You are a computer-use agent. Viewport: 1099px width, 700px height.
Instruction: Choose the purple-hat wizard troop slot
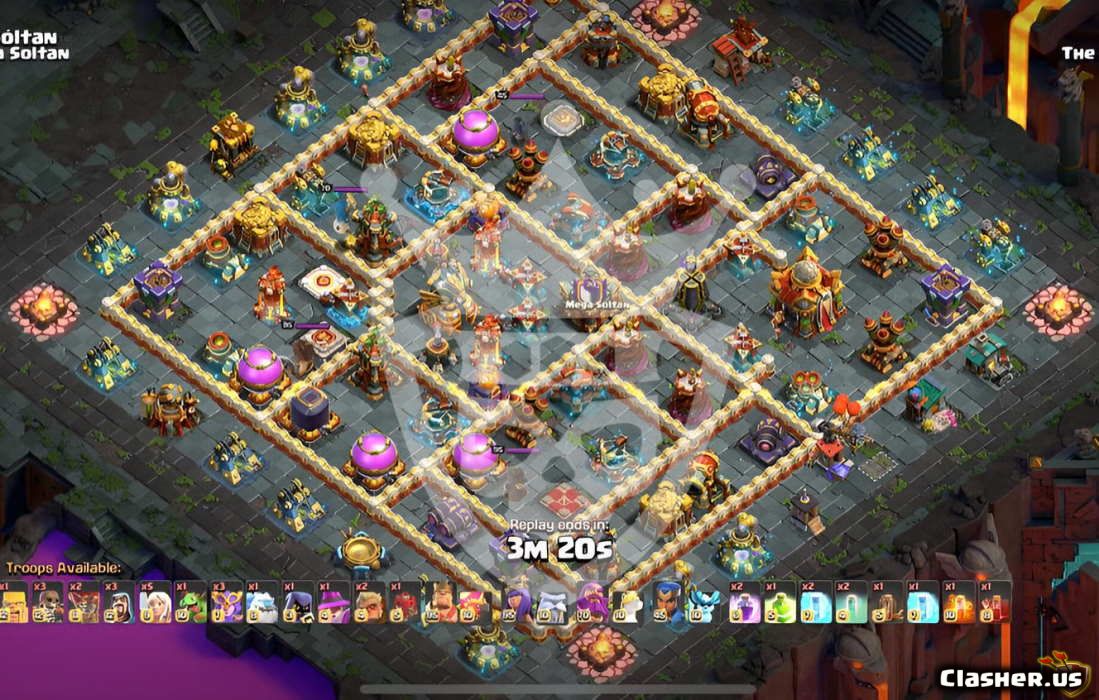333,604
